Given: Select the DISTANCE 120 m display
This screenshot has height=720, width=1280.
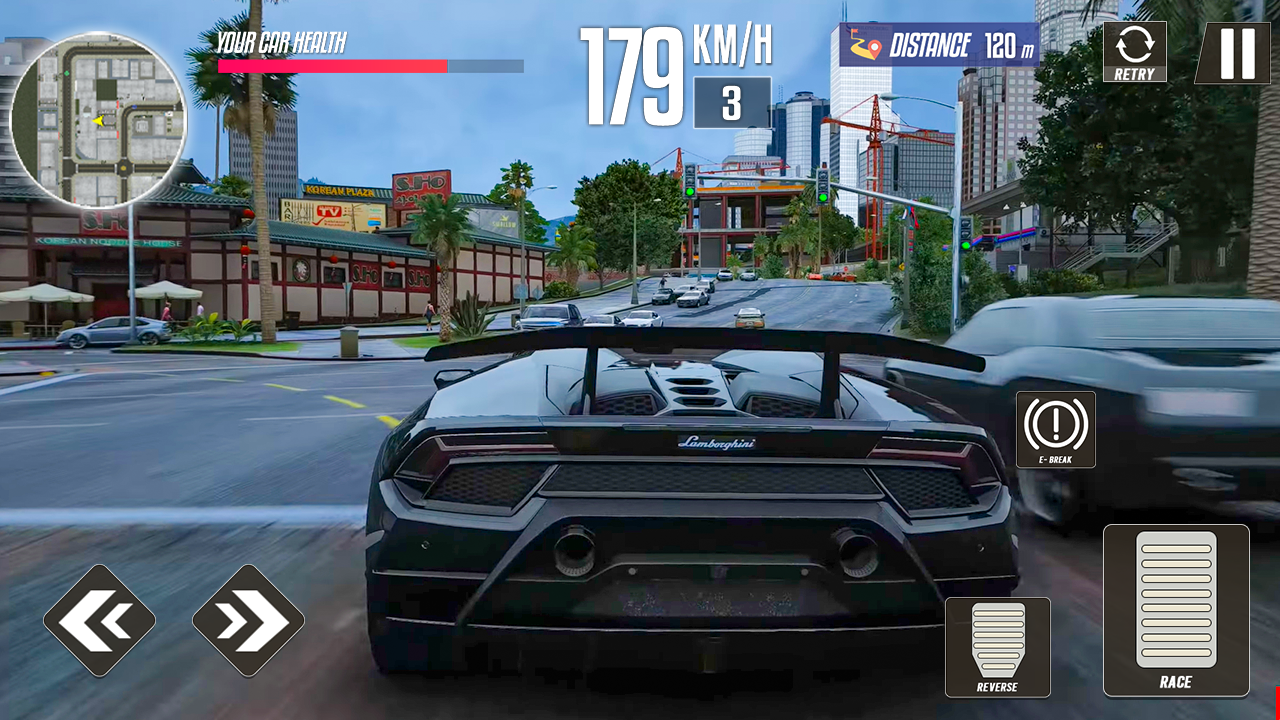Looking at the screenshot, I should [945, 44].
